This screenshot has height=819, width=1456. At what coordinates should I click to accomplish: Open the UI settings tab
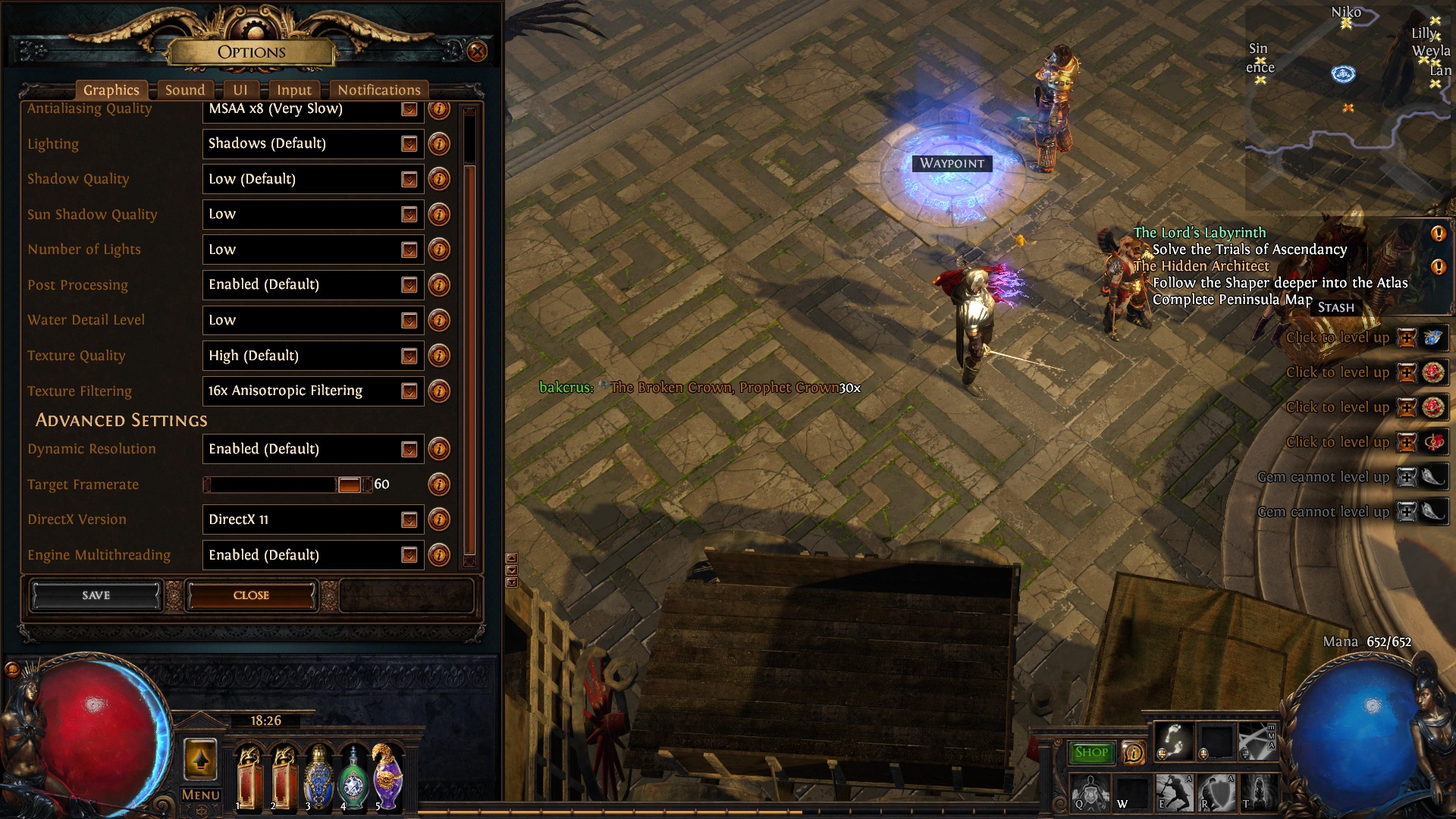pos(240,90)
